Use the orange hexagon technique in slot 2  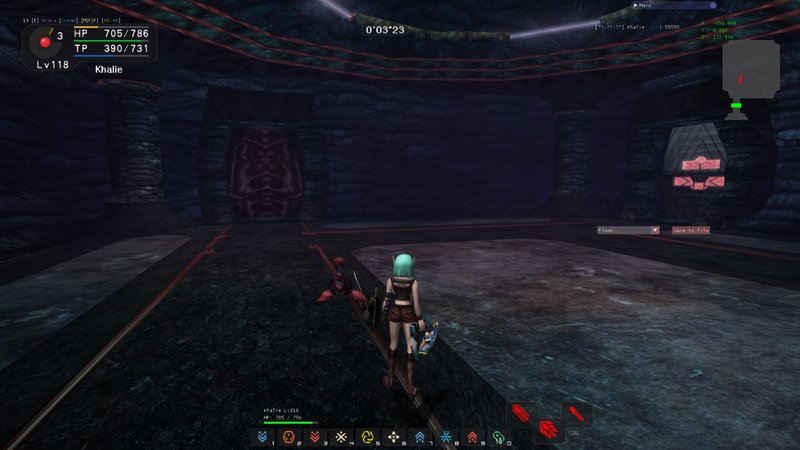[289, 436]
